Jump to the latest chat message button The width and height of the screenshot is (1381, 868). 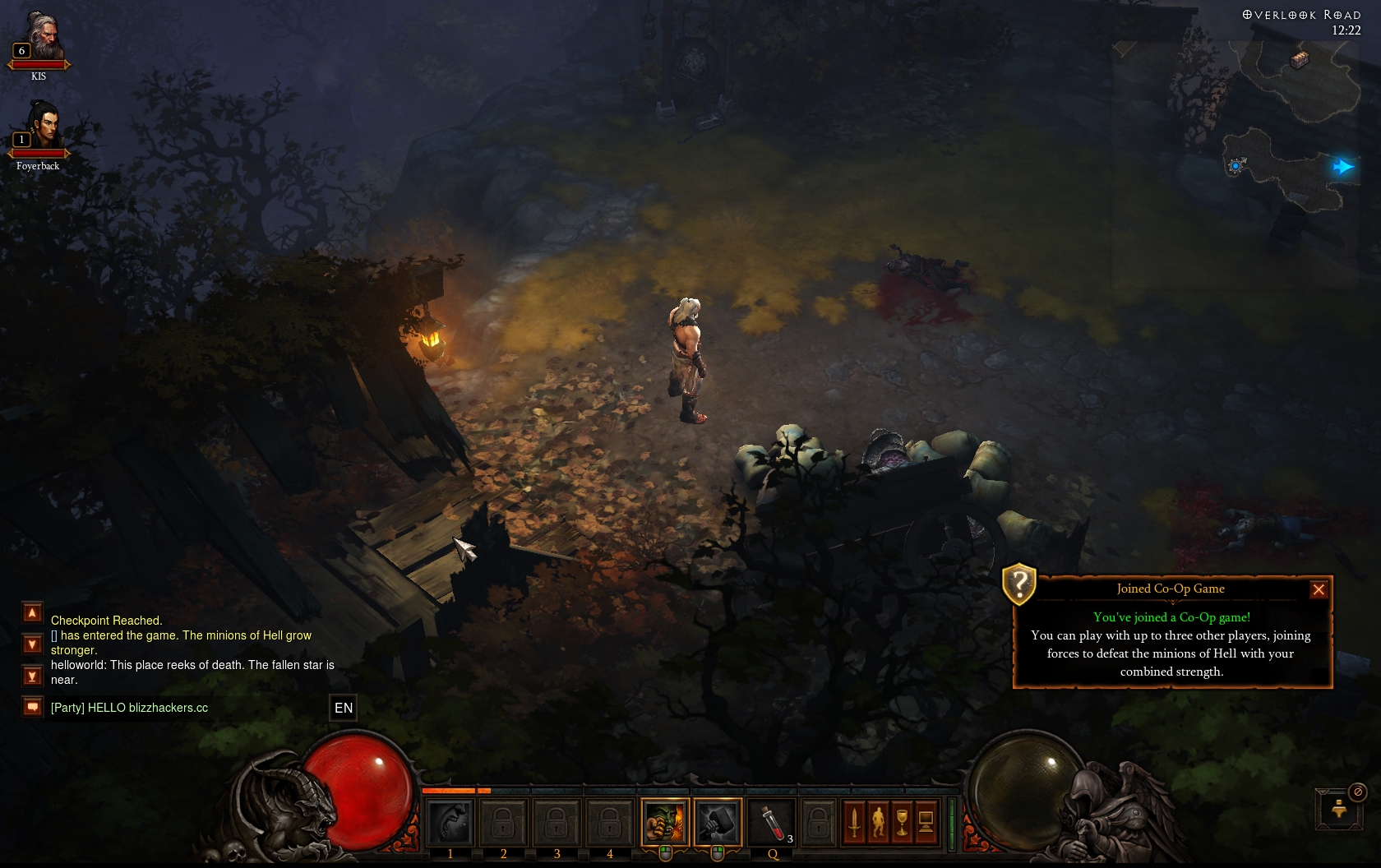pyautogui.click(x=32, y=676)
